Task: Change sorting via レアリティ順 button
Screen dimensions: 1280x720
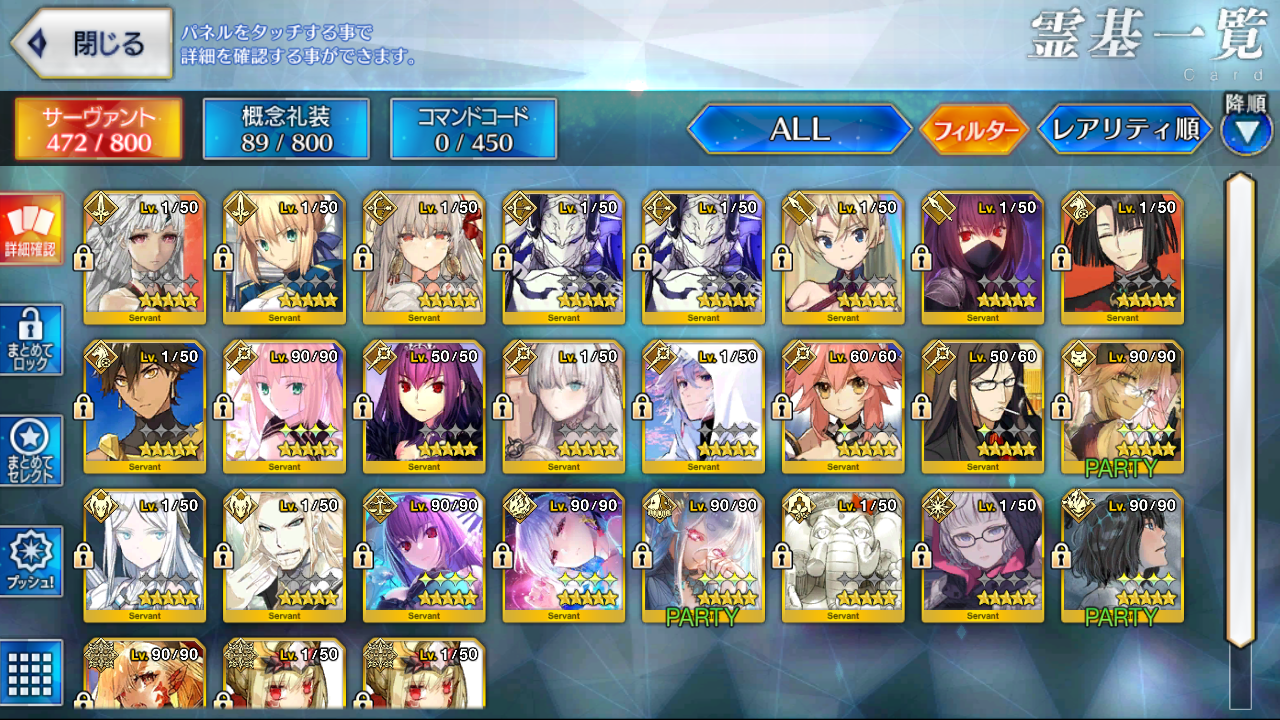Action: (x=1125, y=130)
